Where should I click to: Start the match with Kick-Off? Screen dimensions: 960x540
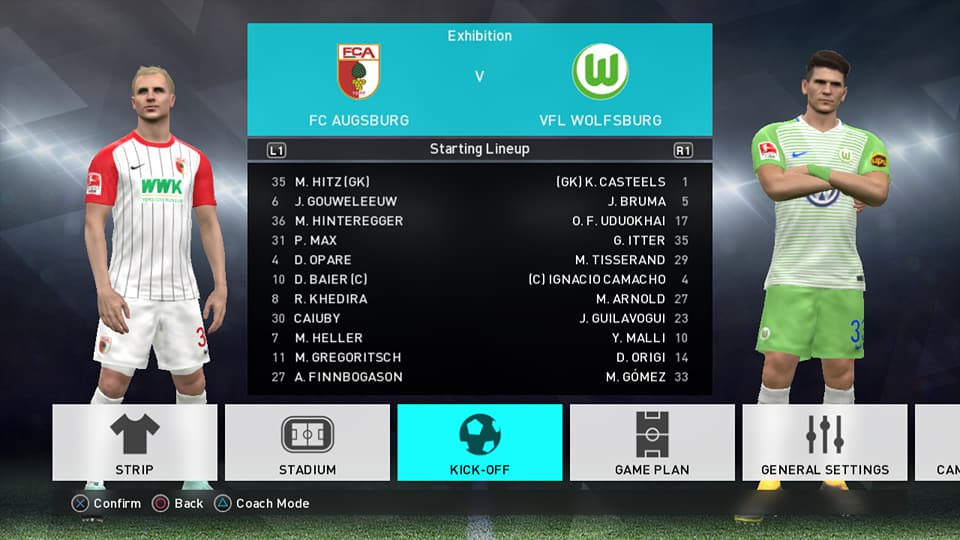(x=479, y=442)
